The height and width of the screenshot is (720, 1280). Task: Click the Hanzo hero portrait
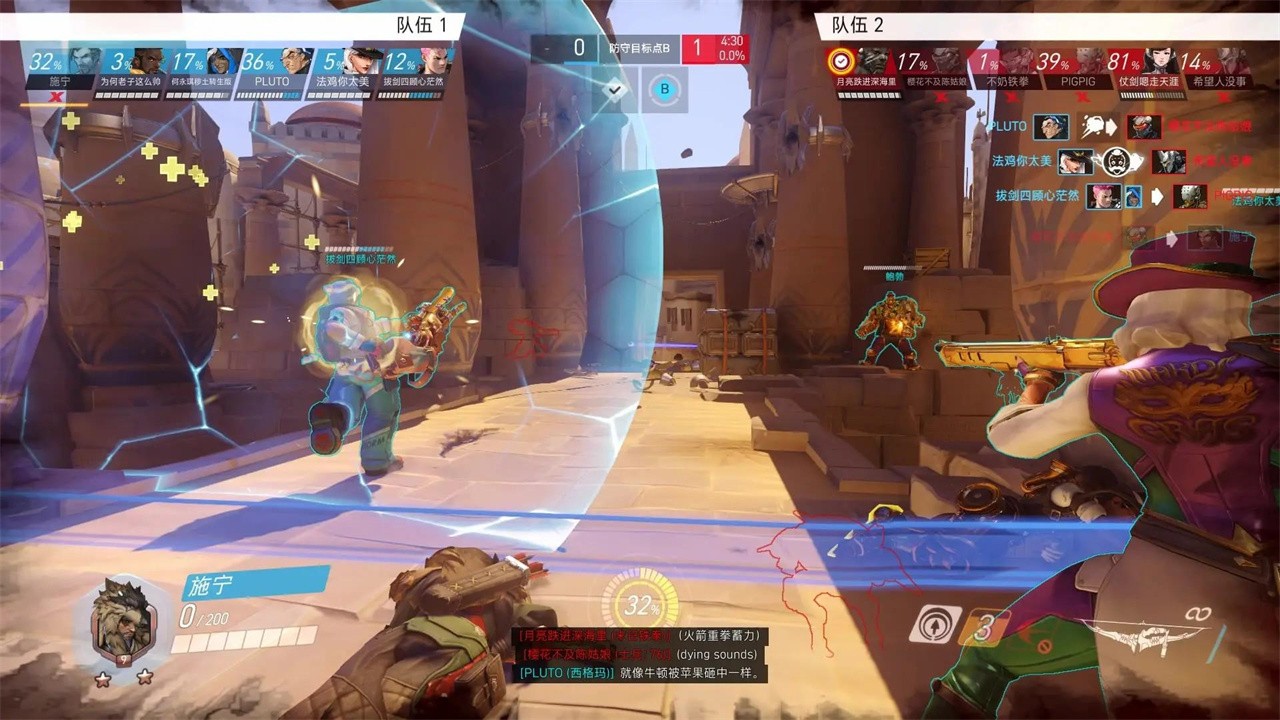[x=122, y=620]
